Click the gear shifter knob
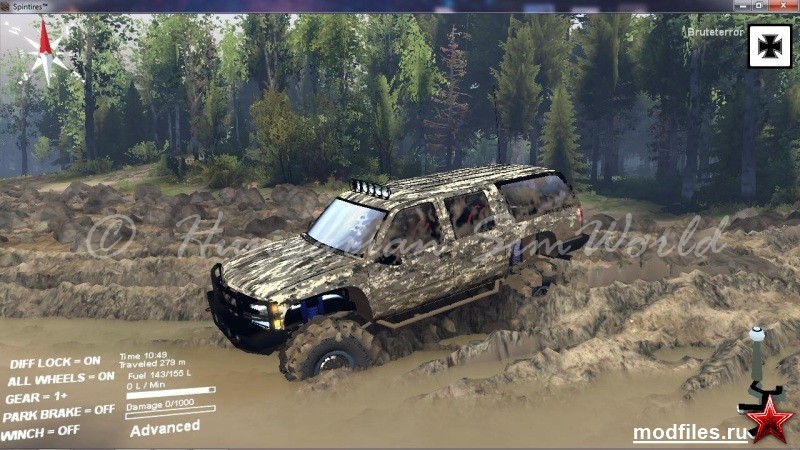This screenshot has width=800, height=450. [757, 335]
